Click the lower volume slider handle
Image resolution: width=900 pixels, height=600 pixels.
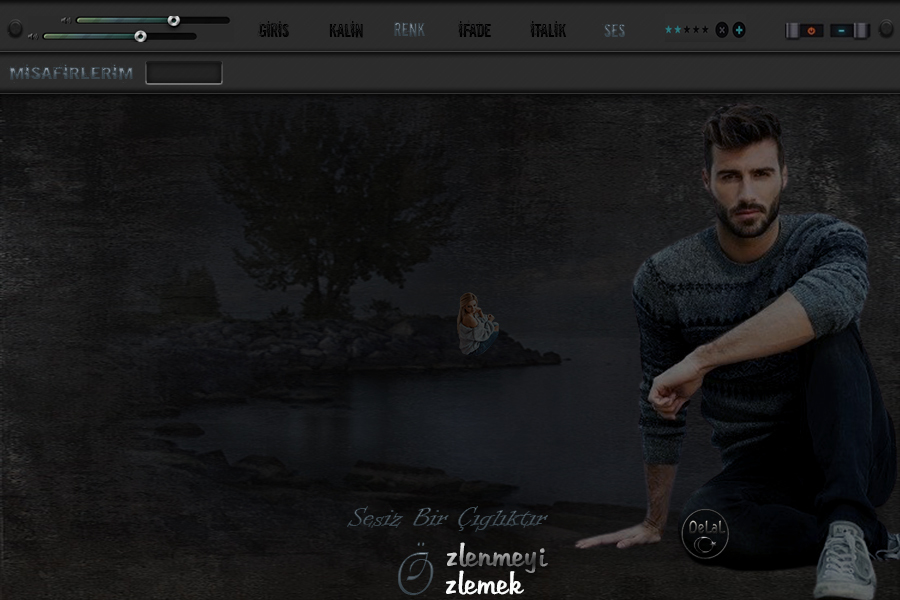140,36
